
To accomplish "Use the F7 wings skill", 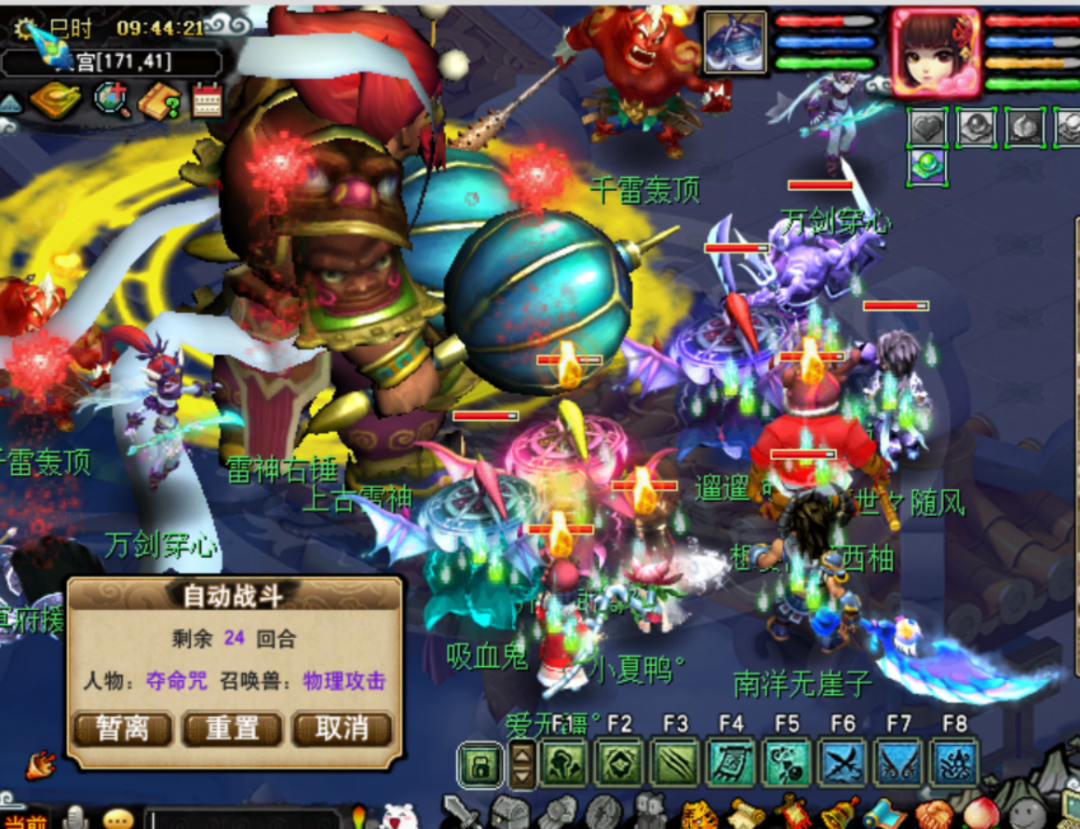I will click(899, 764).
